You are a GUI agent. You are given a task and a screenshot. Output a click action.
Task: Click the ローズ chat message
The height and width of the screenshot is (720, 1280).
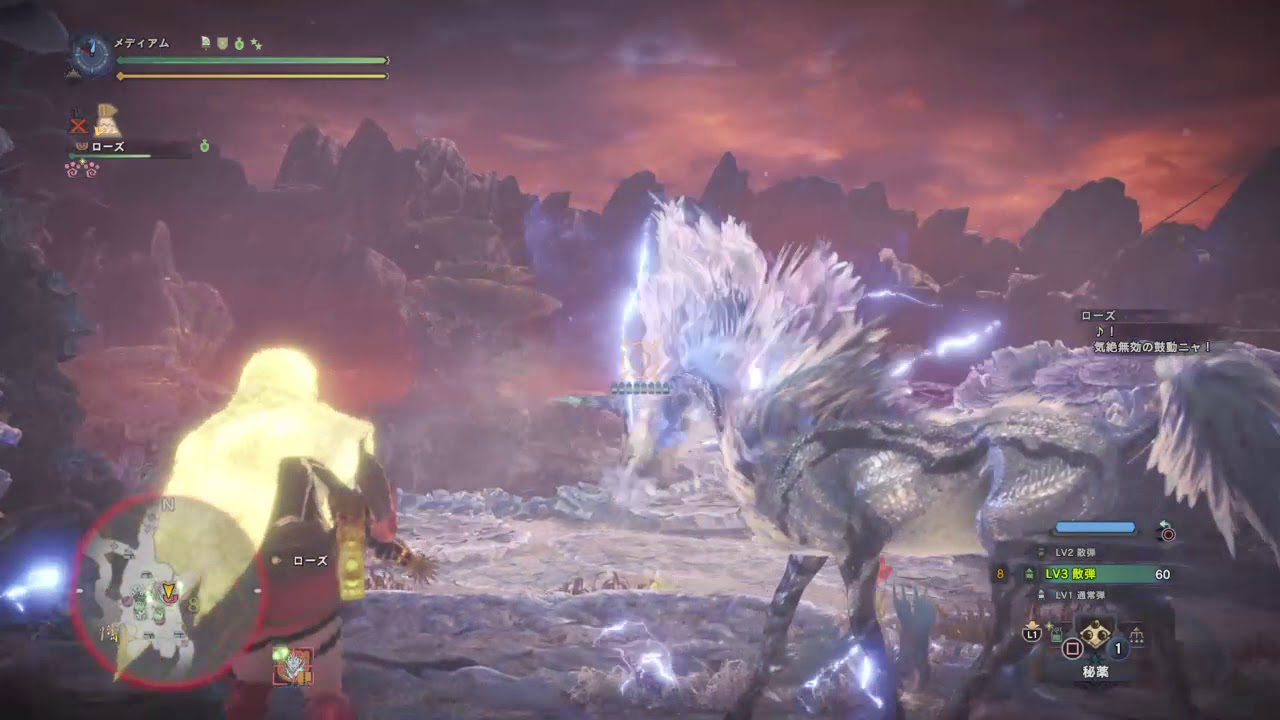click(x=1150, y=332)
